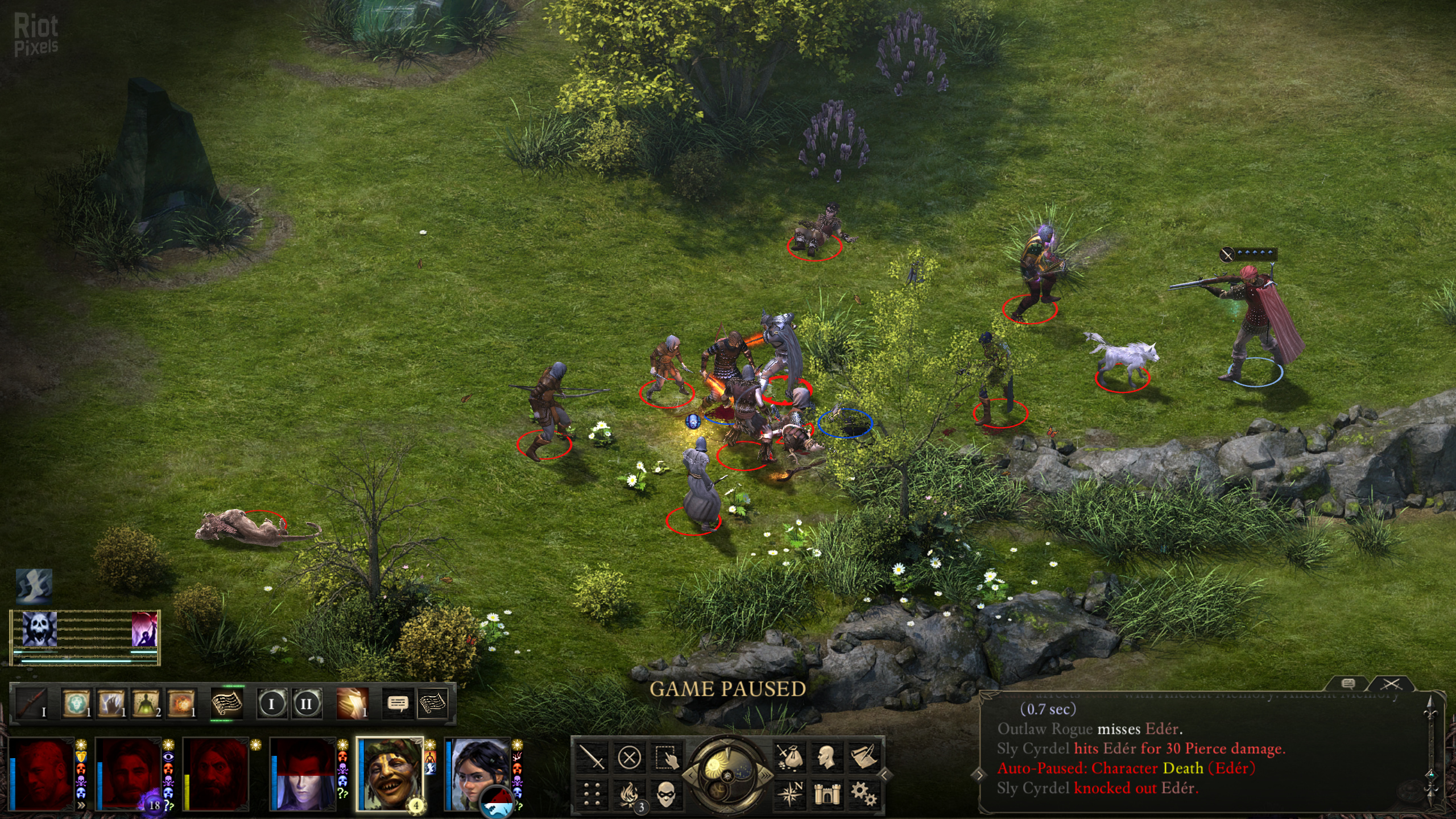Viewport: 1456px width, 819px height.
Task: Activate the Roman numeral II invocation level
Action: coord(307,704)
